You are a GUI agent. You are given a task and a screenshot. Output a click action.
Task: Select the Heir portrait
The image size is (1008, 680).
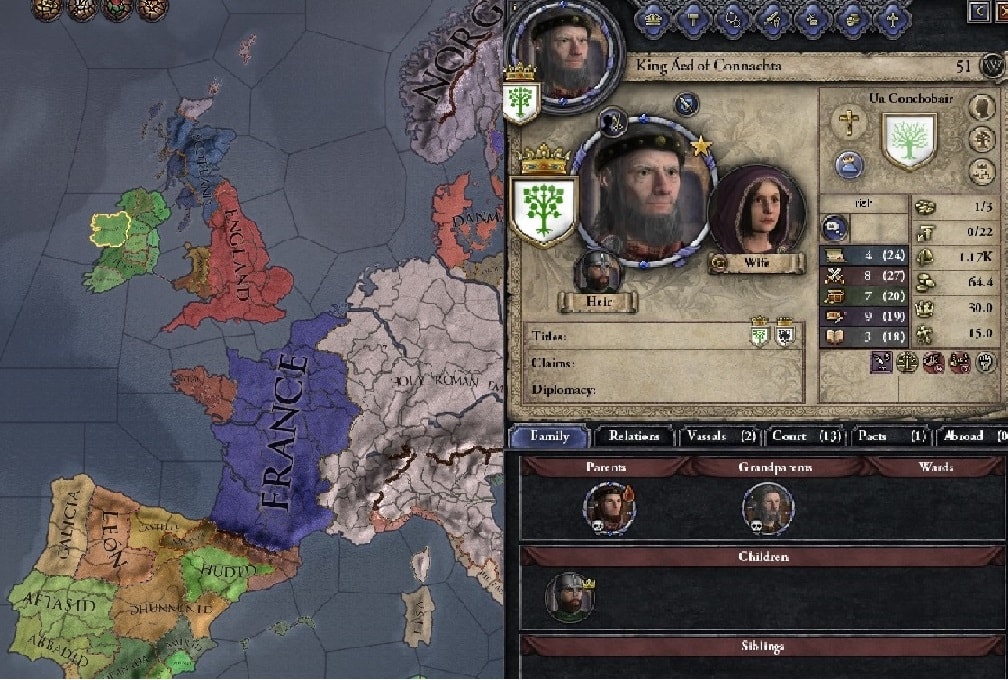599,270
